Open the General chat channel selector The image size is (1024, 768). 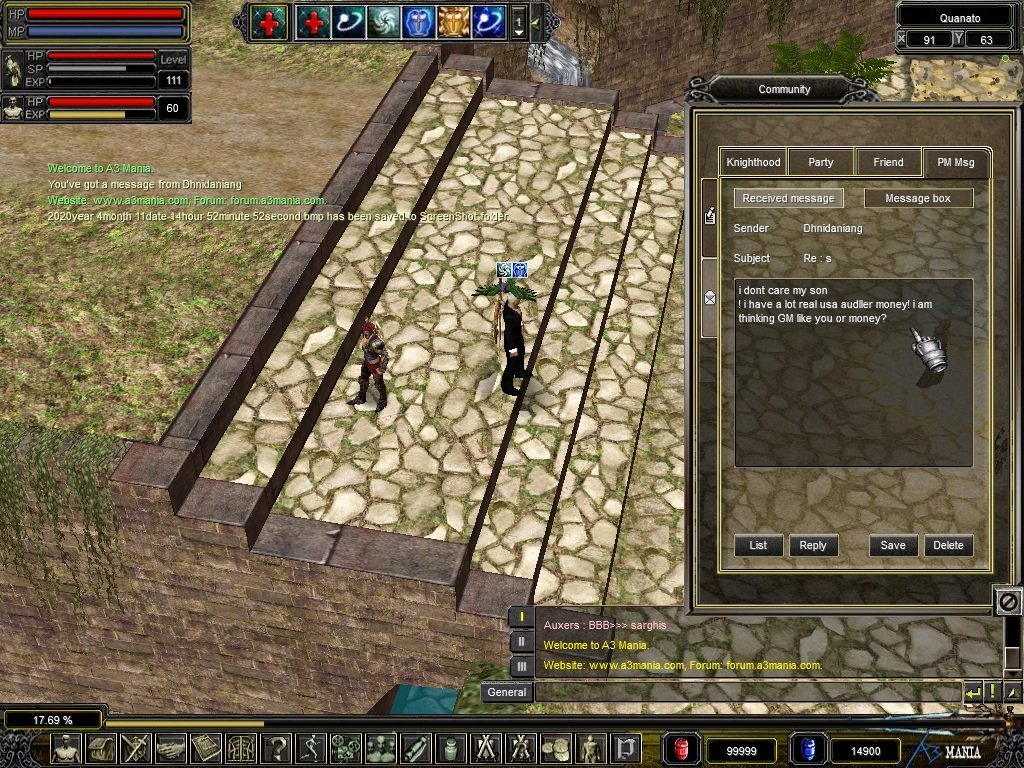[x=507, y=692]
